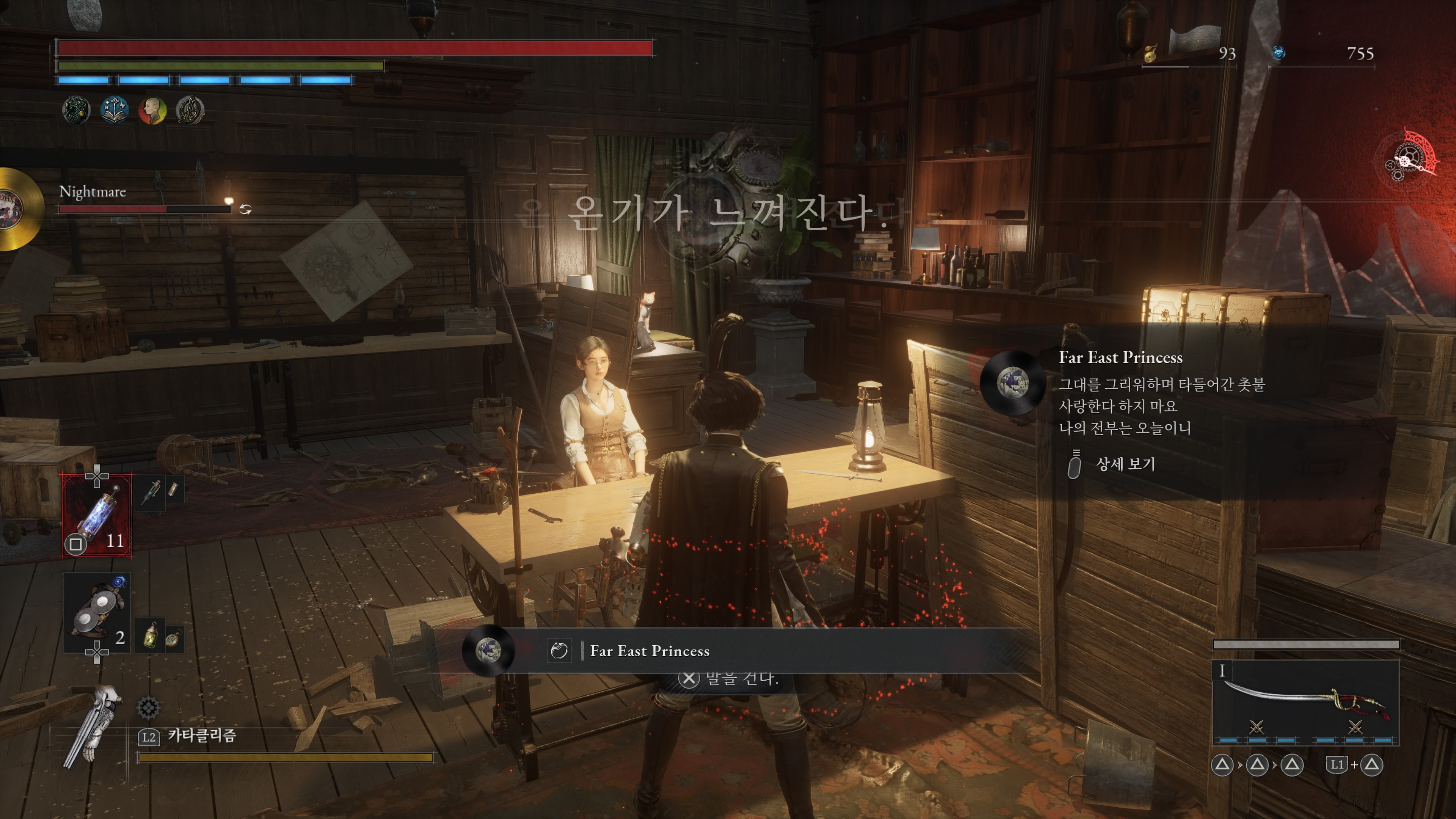Select the lower belt item with count 2
Image resolution: width=1456 pixels, height=819 pixels.
coord(97,613)
